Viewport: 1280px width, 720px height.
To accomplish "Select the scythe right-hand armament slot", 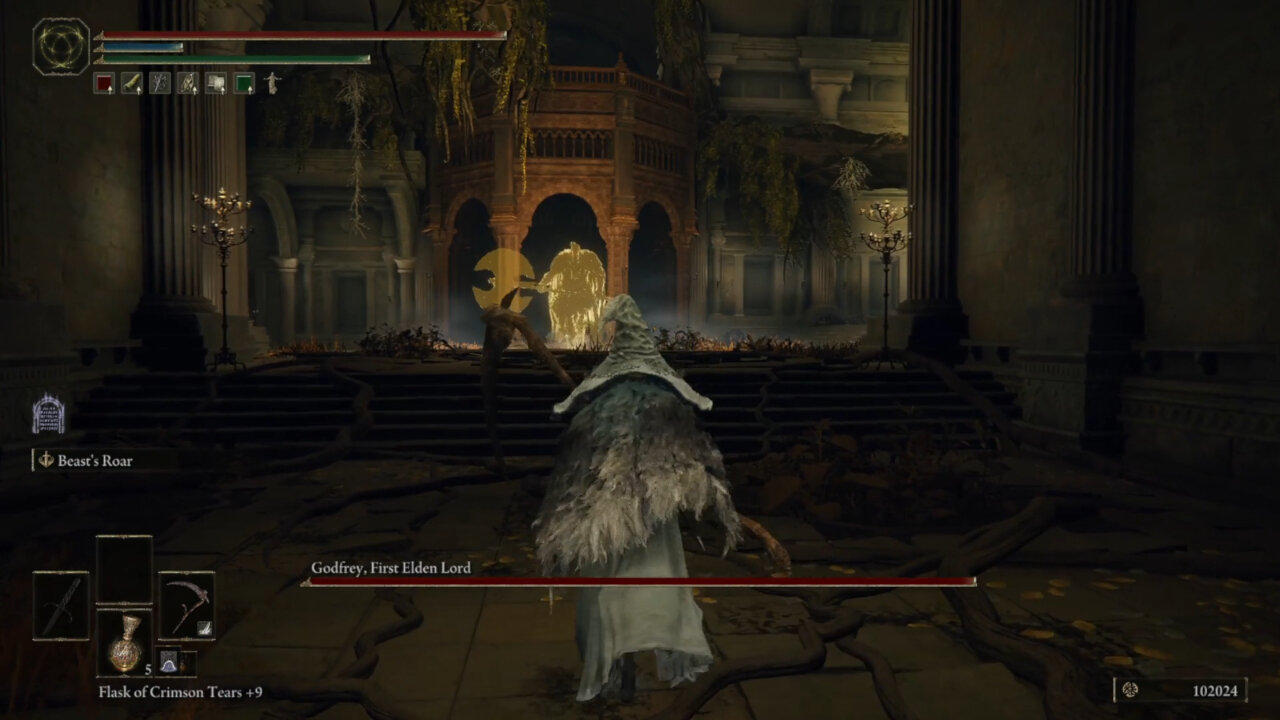I will tap(186, 605).
